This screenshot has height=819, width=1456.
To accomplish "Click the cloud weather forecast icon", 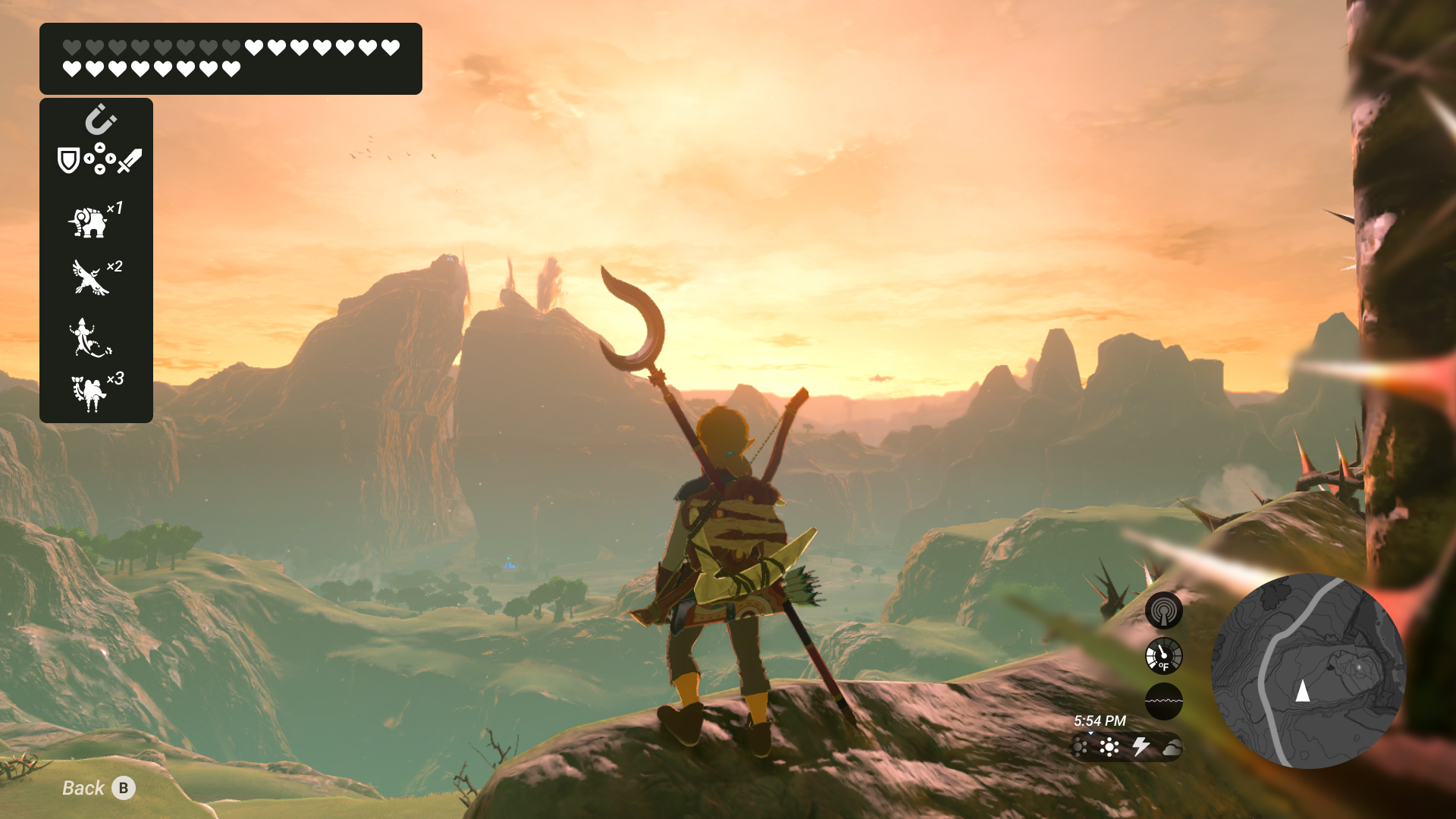I will [x=1172, y=748].
